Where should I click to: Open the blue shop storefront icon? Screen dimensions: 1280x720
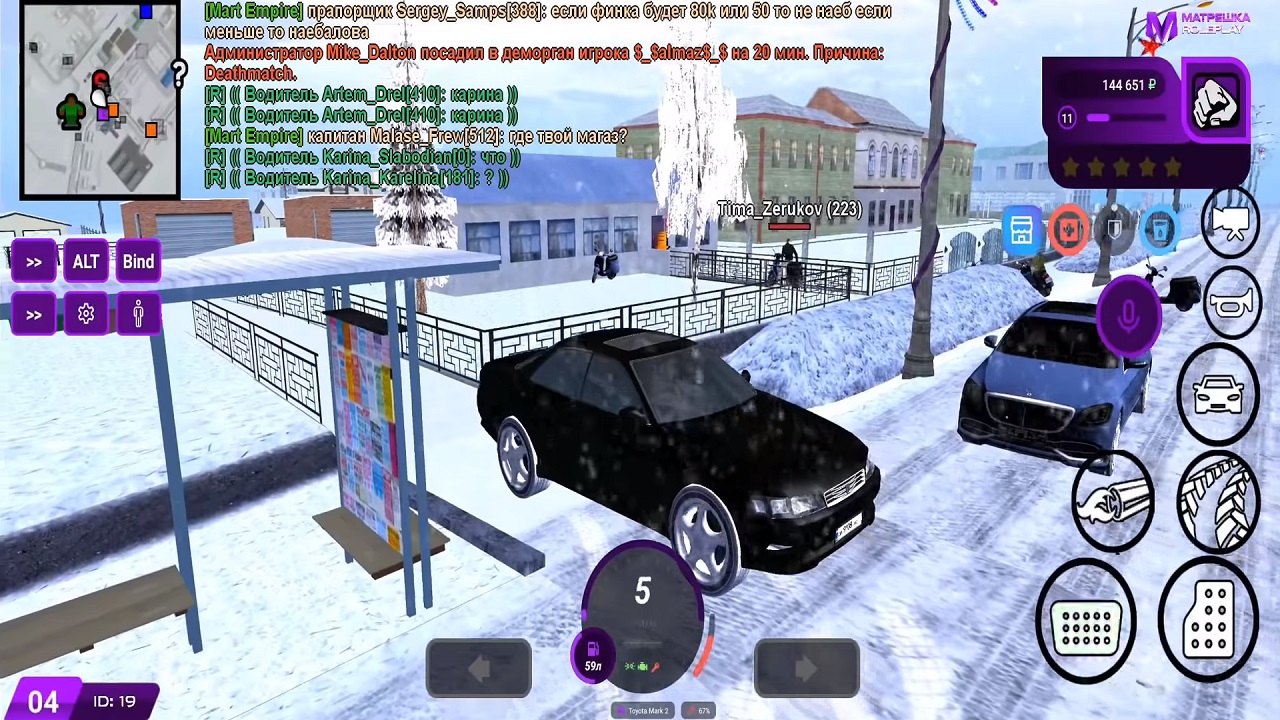[1021, 231]
